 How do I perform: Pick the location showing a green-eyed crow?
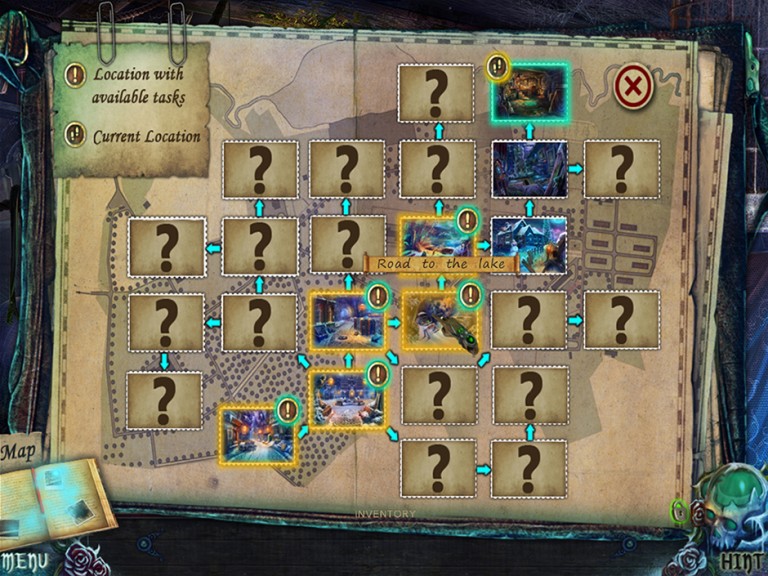440,321
